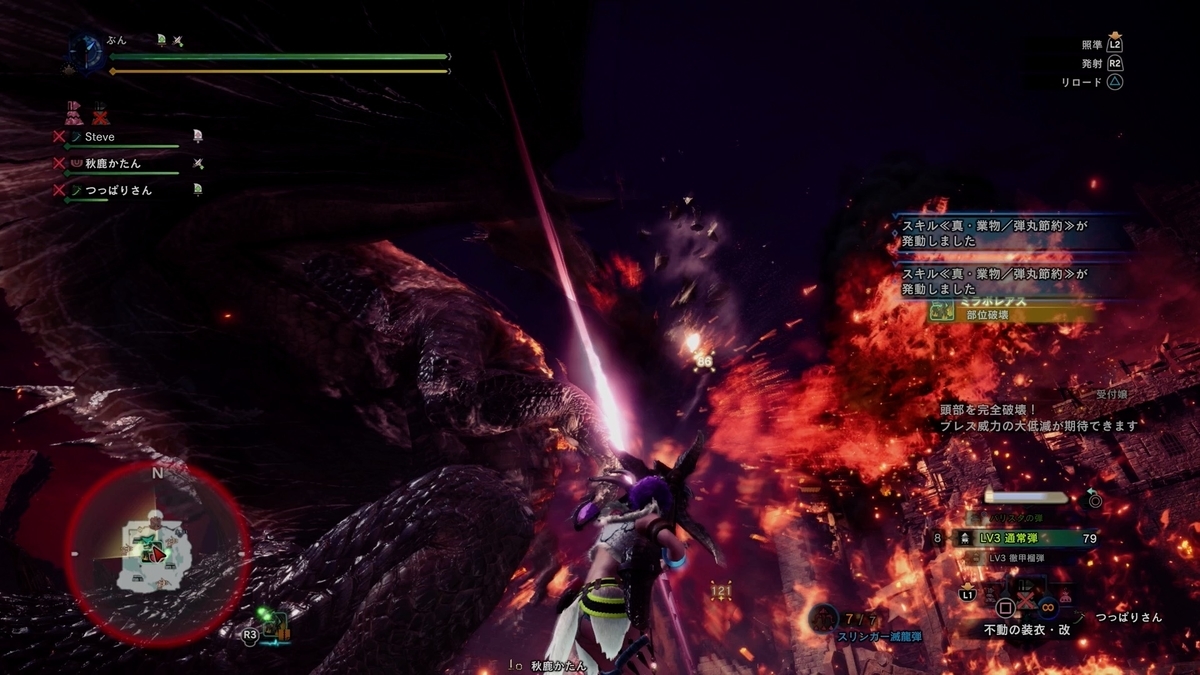
Task: Click the monster tracking icon near the minimap
Action: (x=277, y=626)
